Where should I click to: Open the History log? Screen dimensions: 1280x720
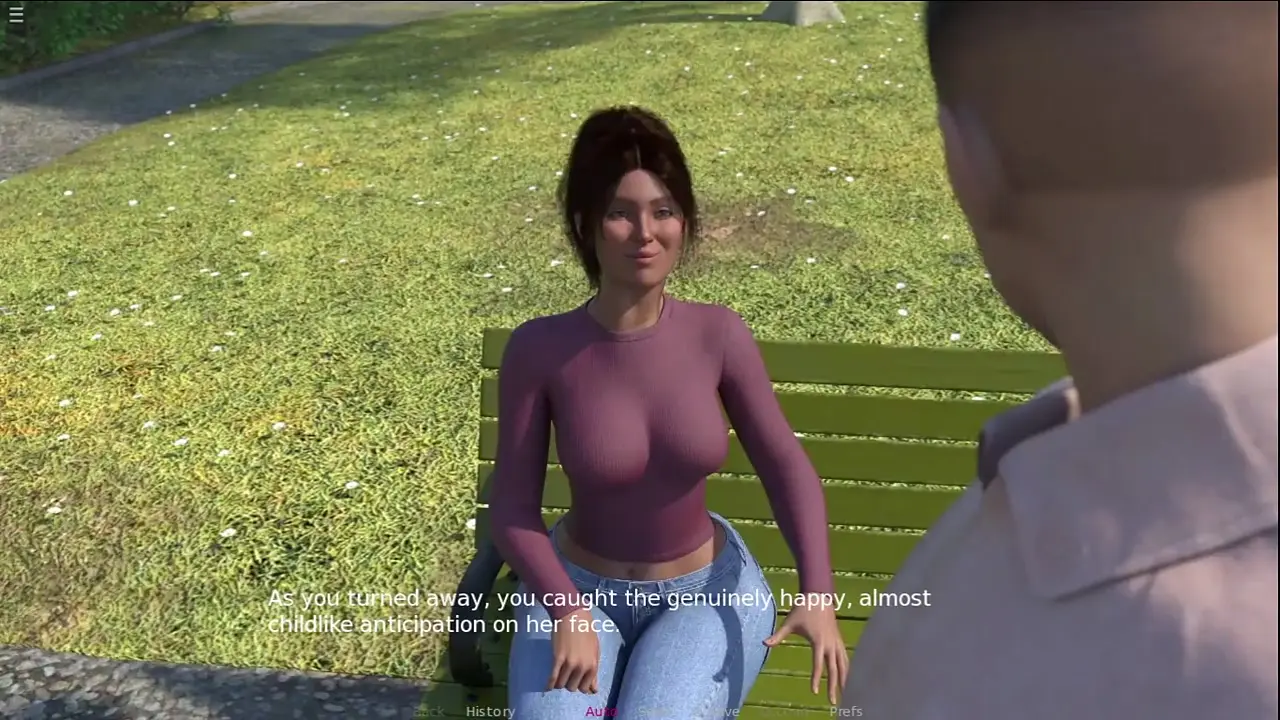490,711
